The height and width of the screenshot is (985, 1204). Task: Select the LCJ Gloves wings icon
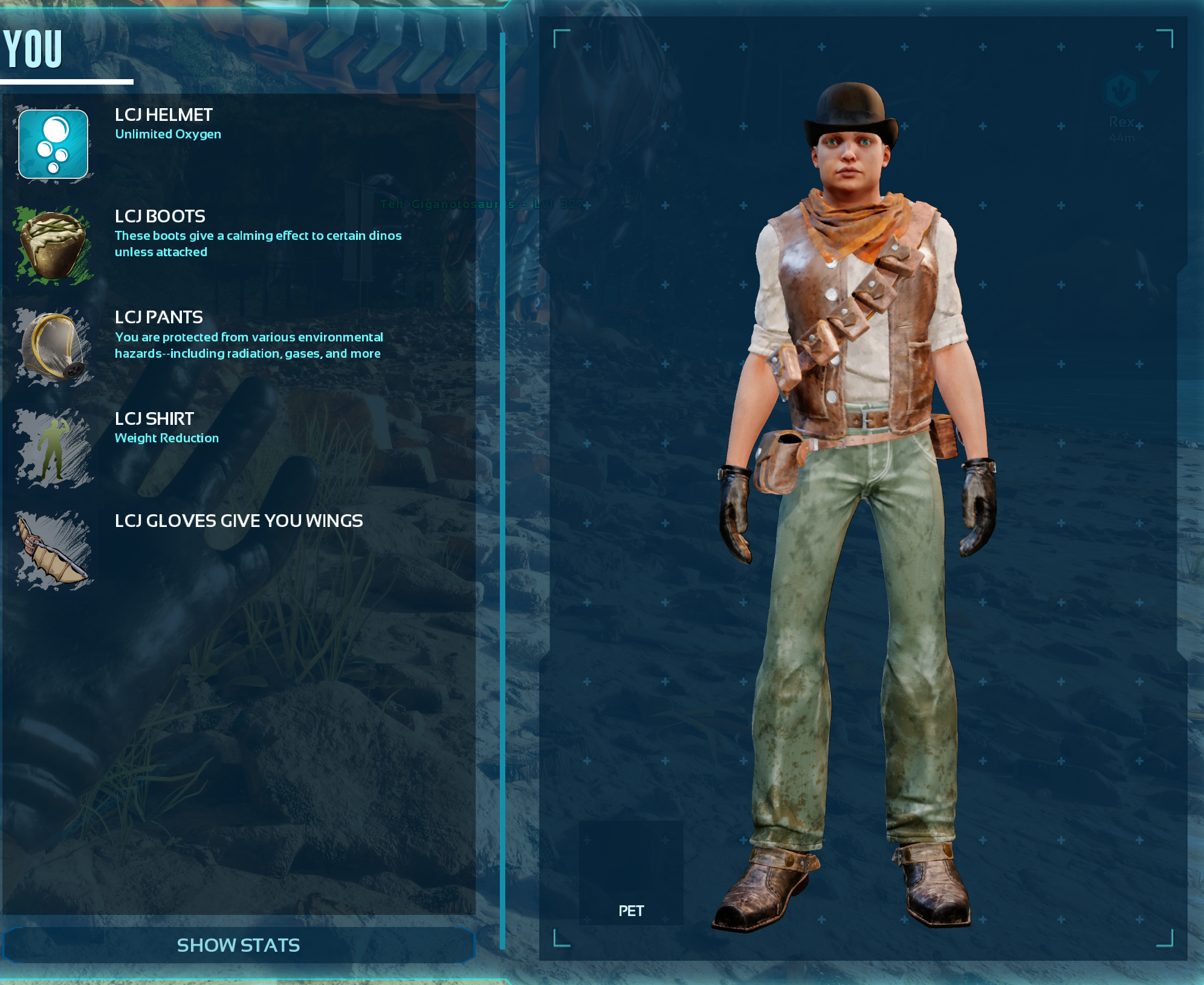[53, 549]
